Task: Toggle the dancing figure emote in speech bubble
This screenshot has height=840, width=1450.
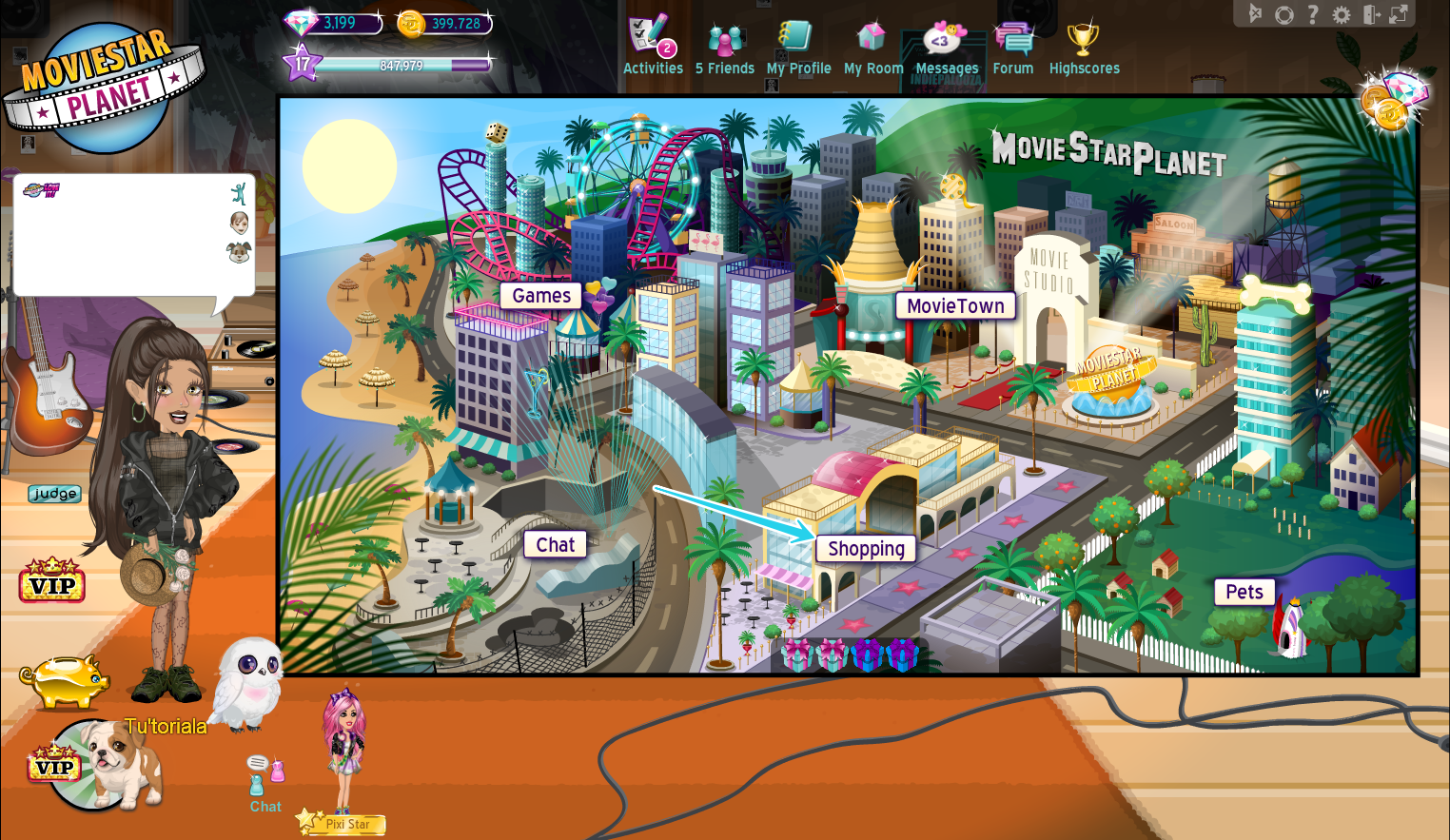Action: point(239,193)
